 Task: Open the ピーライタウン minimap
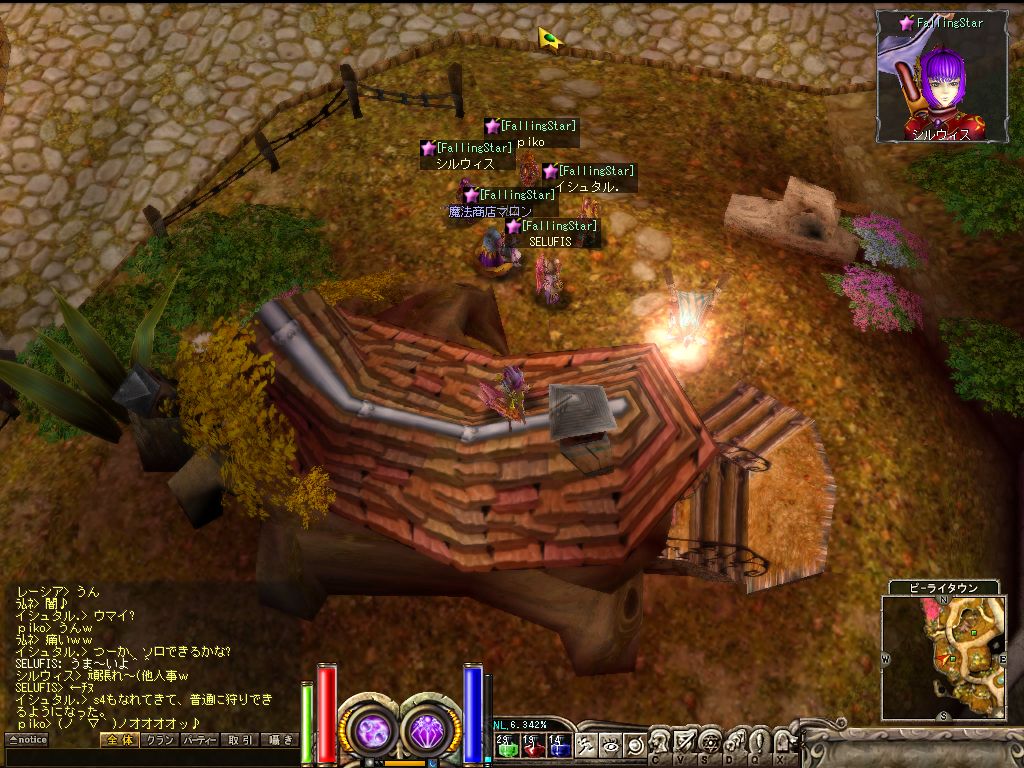click(x=945, y=657)
